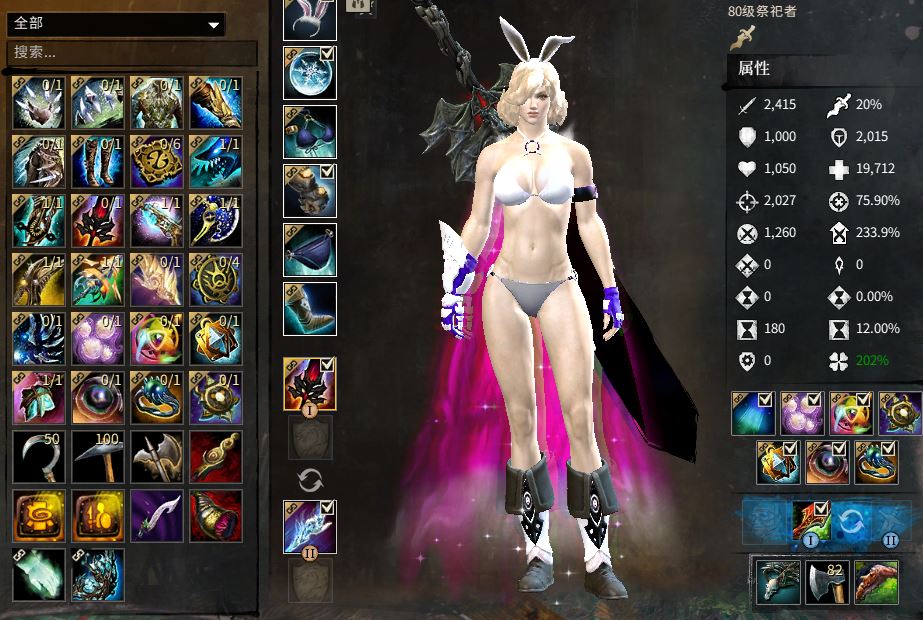Select the pickaxe with count 100
Image resolution: width=923 pixels, height=620 pixels.
tap(98, 457)
